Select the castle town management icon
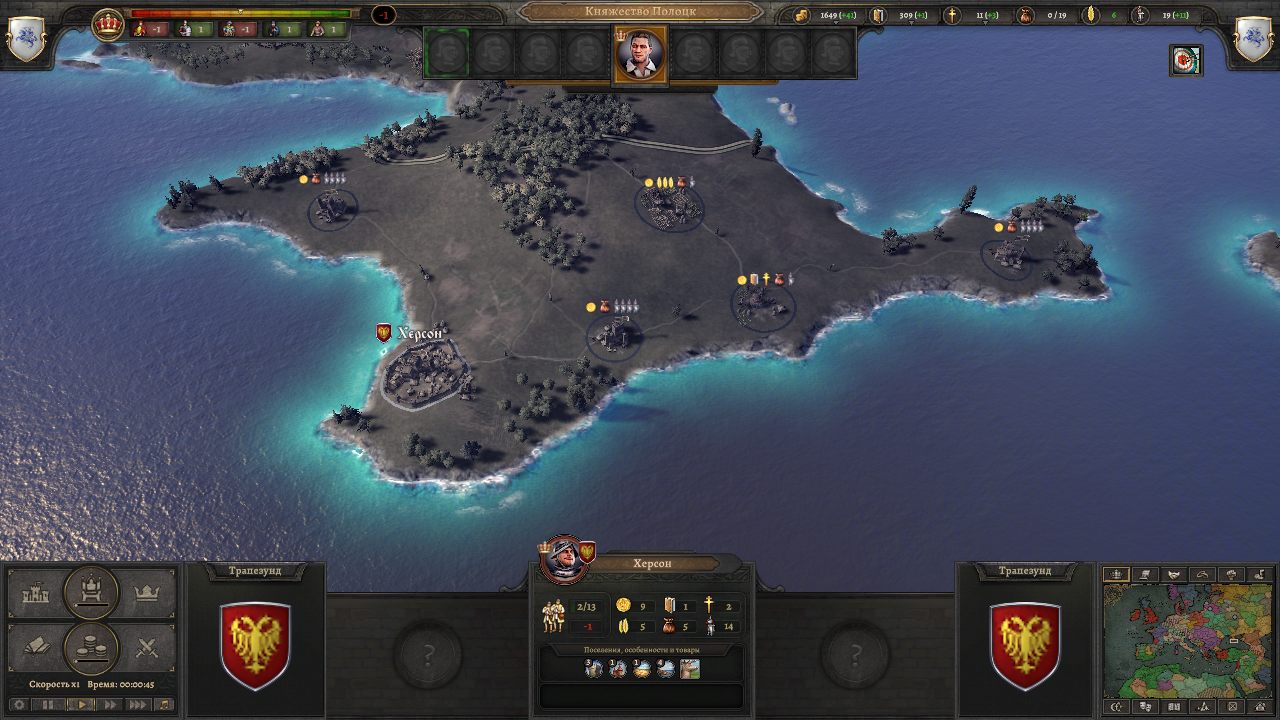The image size is (1280, 720). click(x=36, y=592)
